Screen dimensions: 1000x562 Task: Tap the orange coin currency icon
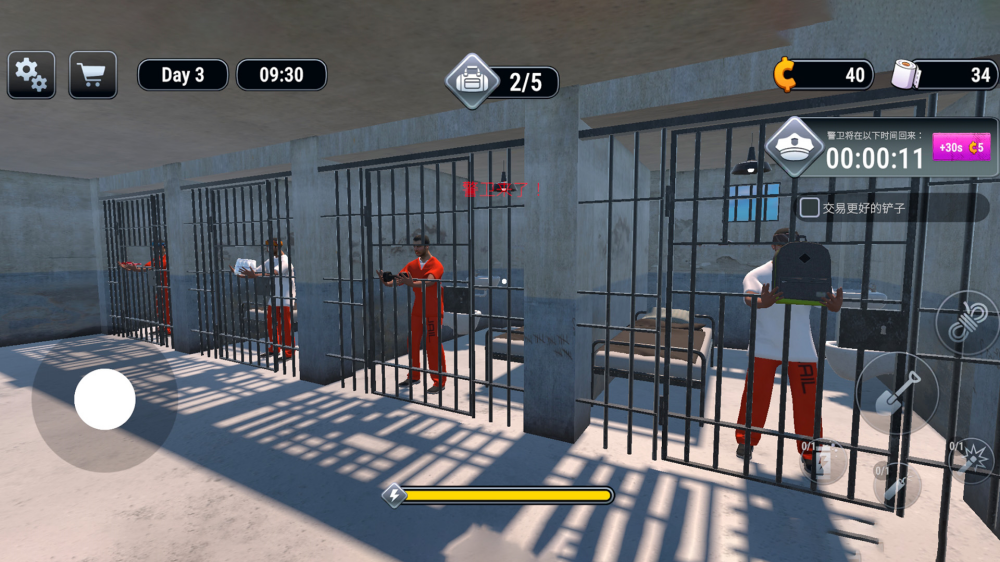pyautogui.click(x=786, y=74)
